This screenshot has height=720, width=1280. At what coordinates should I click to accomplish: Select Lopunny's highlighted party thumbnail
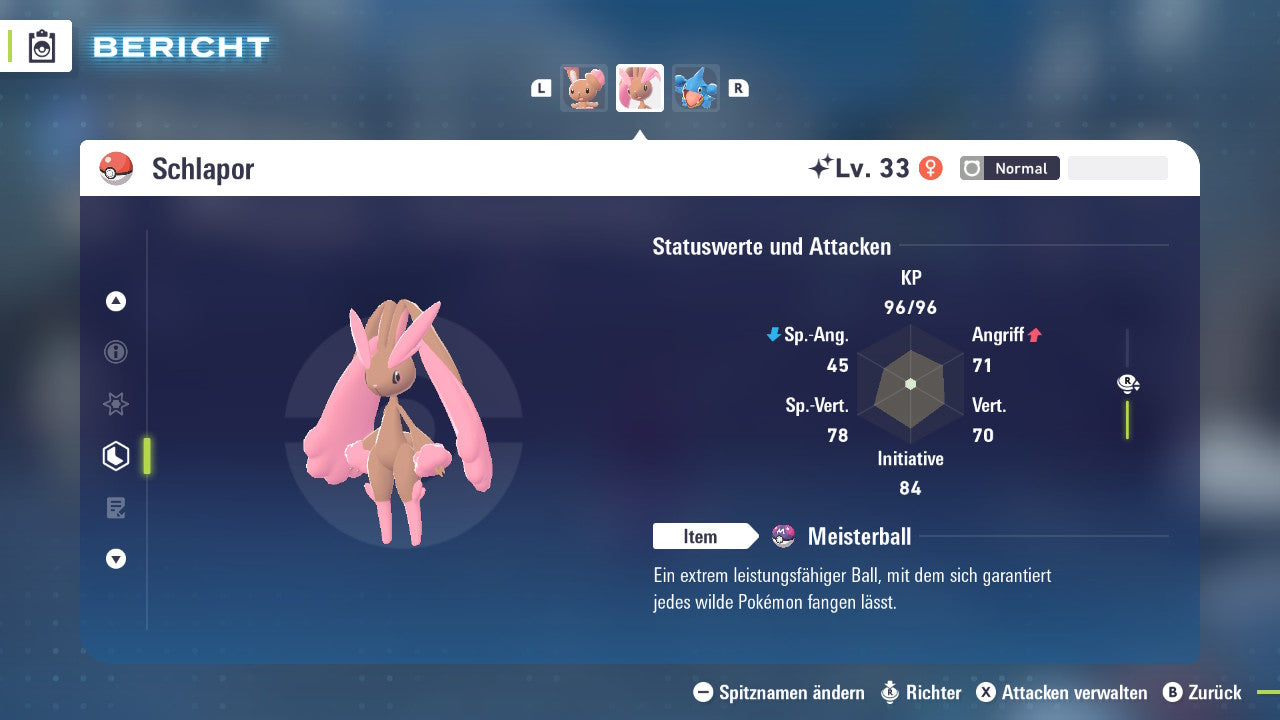[x=639, y=88]
